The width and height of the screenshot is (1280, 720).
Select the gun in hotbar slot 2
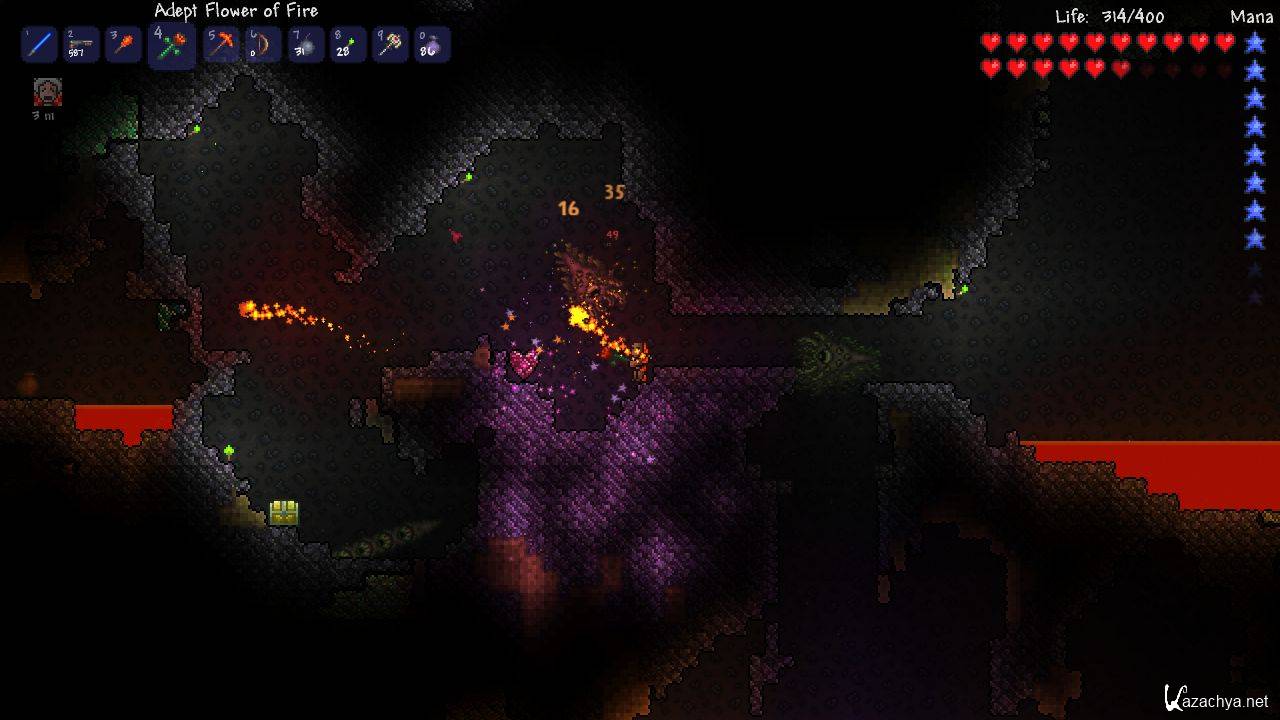81,45
